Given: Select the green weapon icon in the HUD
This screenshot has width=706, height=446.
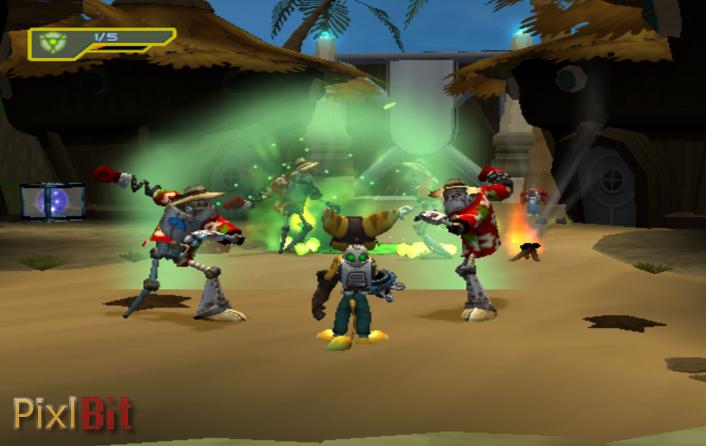Looking at the screenshot, I should pyautogui.click(x=55, y=44).
